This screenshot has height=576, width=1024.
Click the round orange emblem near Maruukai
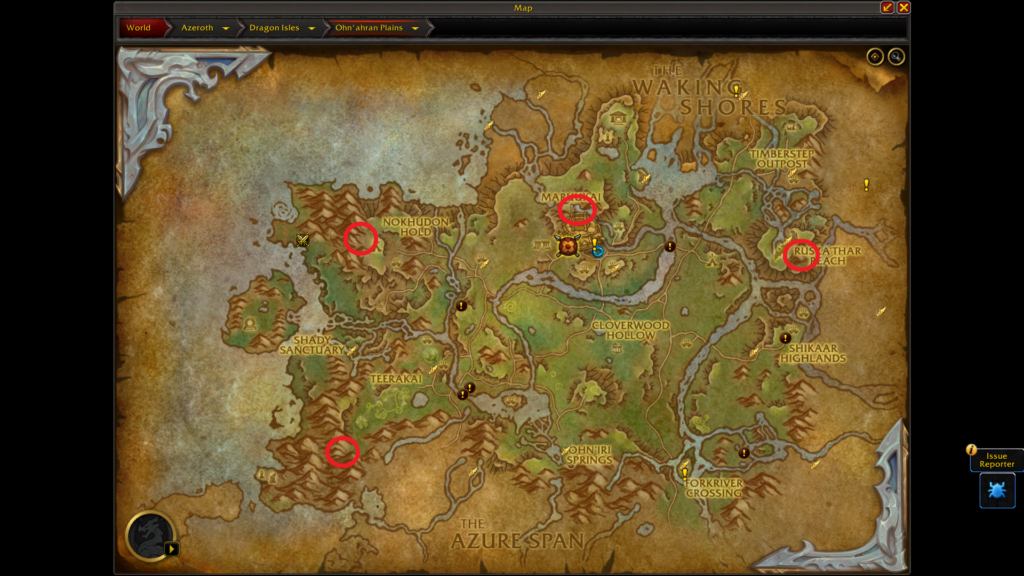pyautogui.click(x=569, y=246)
